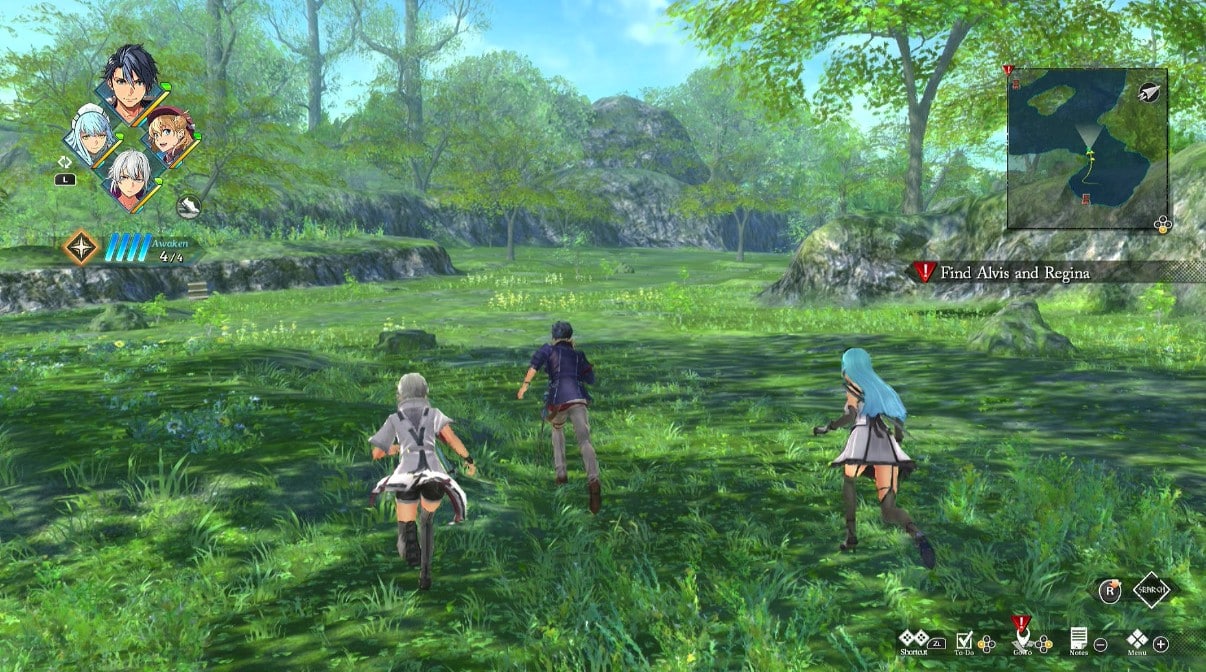Click the swap arrows icon beside portraits
The image size is (1206, 672).
(65, 161)
